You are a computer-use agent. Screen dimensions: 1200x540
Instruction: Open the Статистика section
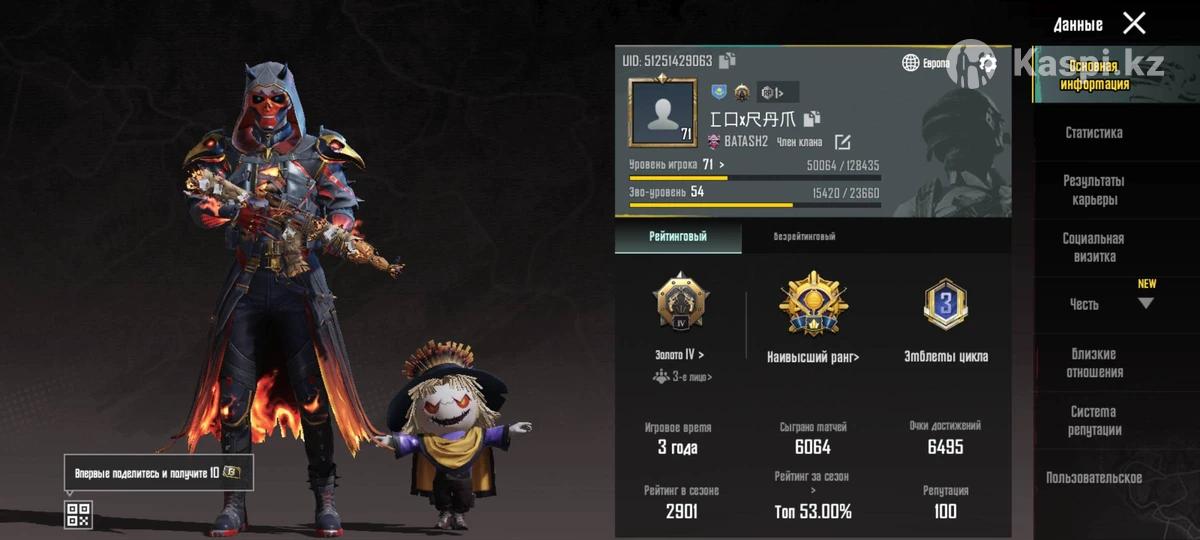tap(1093, 132)
